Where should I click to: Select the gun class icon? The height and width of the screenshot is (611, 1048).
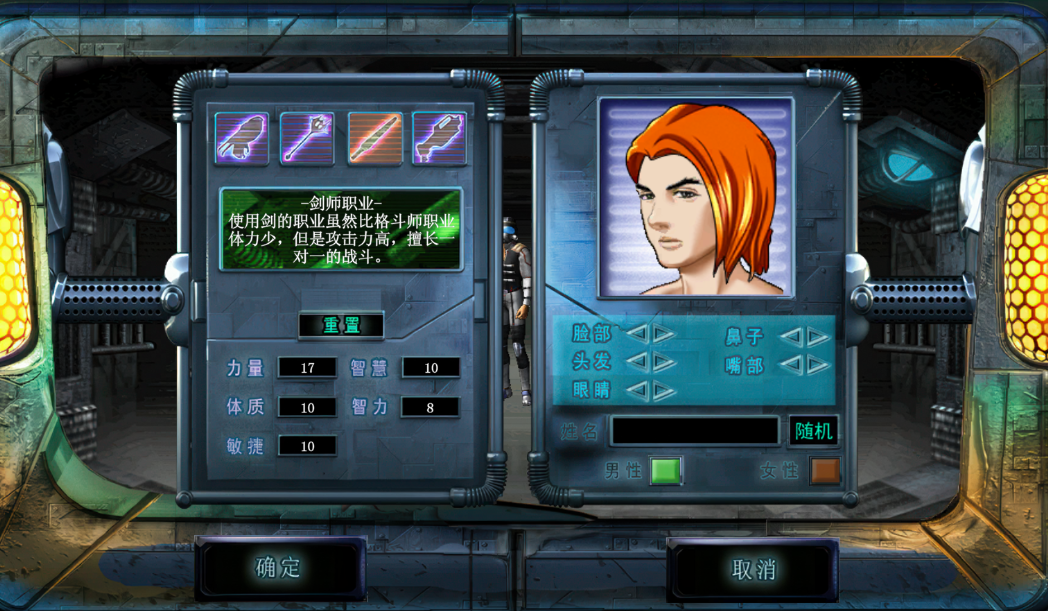439,138
